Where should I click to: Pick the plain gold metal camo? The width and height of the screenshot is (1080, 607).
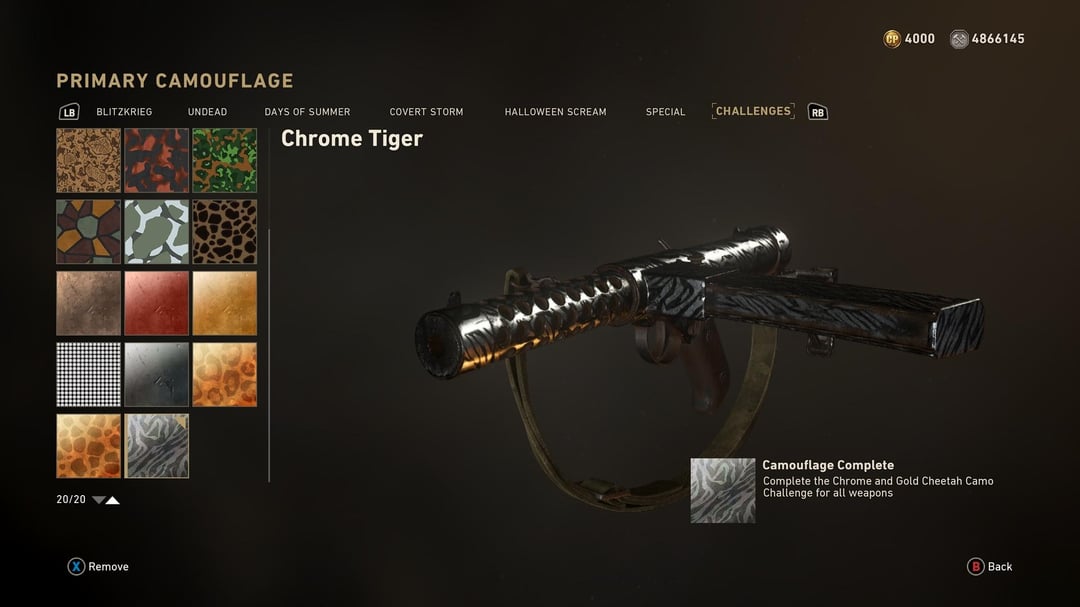click(224, 303)
